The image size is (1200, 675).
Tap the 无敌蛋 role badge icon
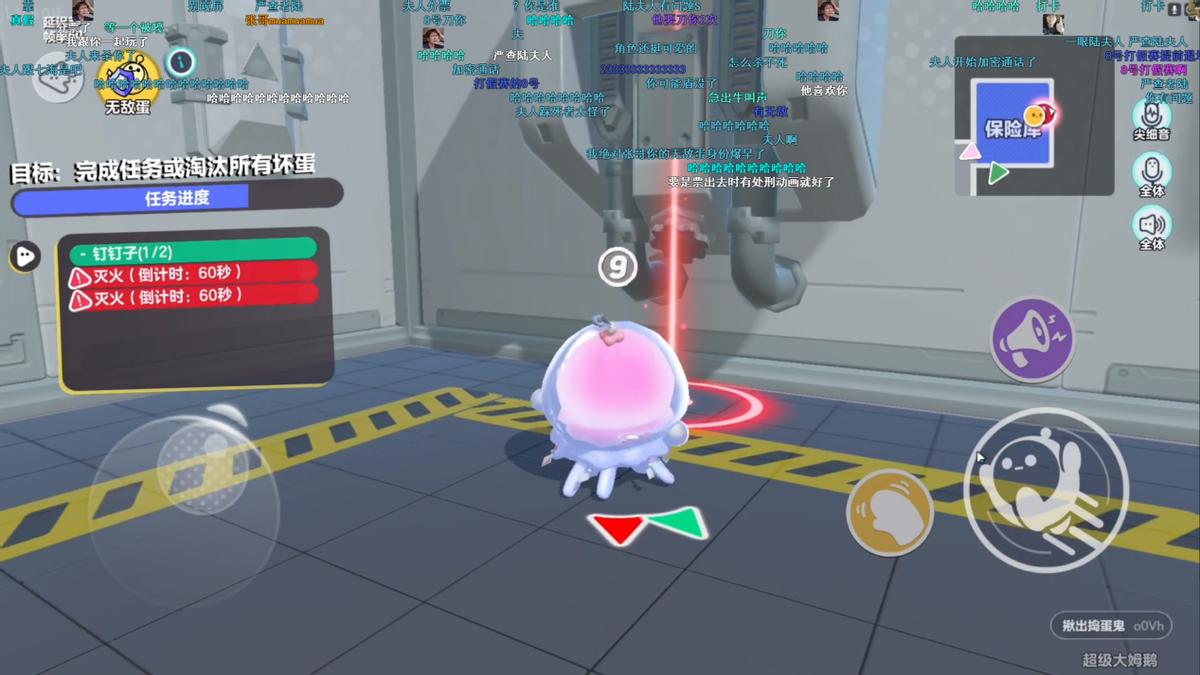point(128,78)
